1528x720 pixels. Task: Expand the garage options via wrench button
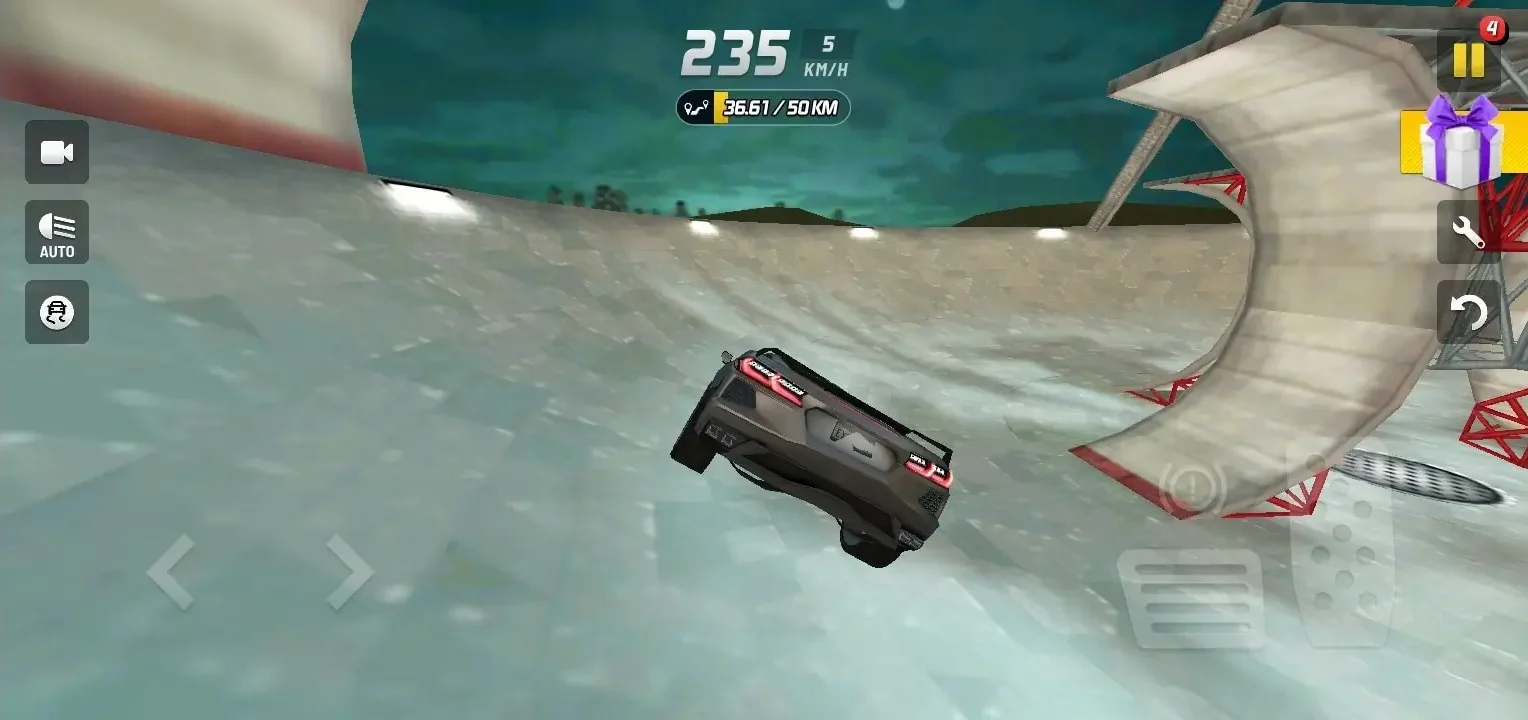coord(1467,232)
